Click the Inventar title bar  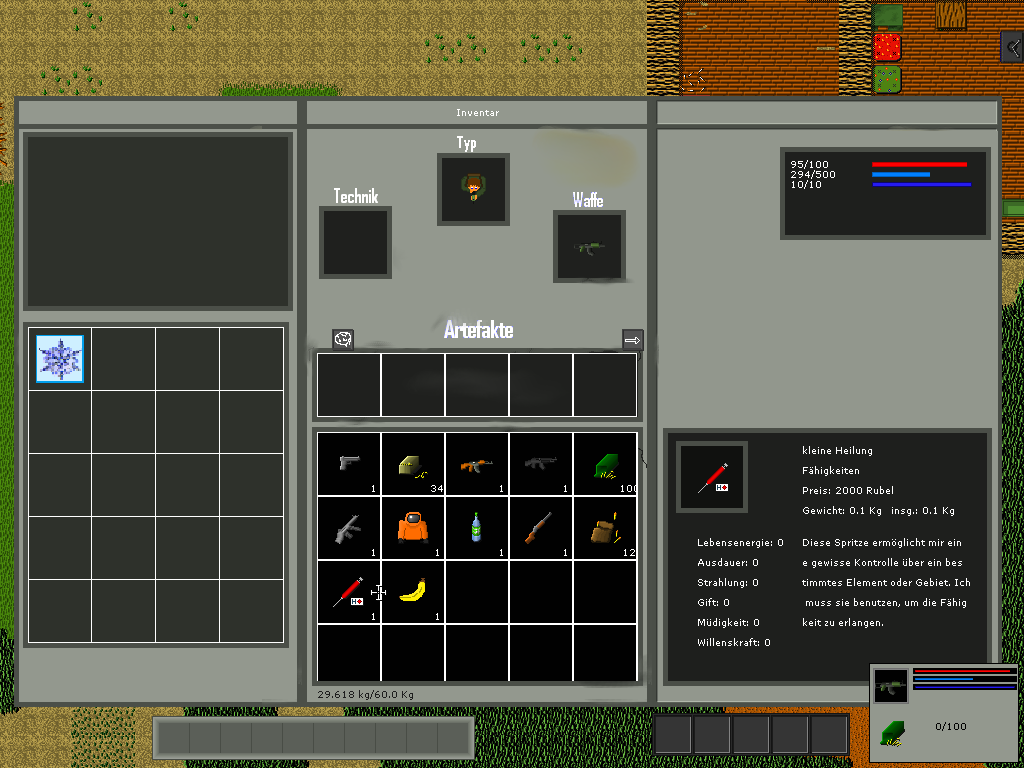[477, 113]
